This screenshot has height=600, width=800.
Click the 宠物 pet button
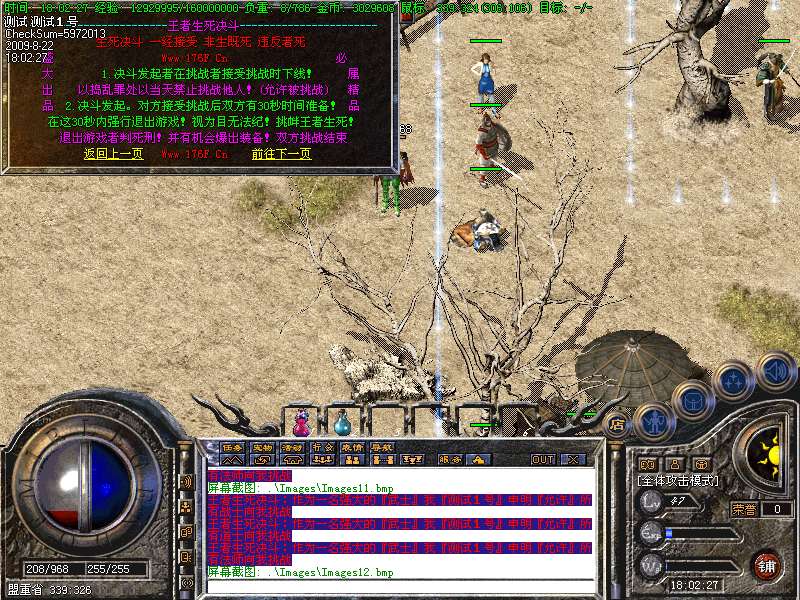click(x=262, y=447)
